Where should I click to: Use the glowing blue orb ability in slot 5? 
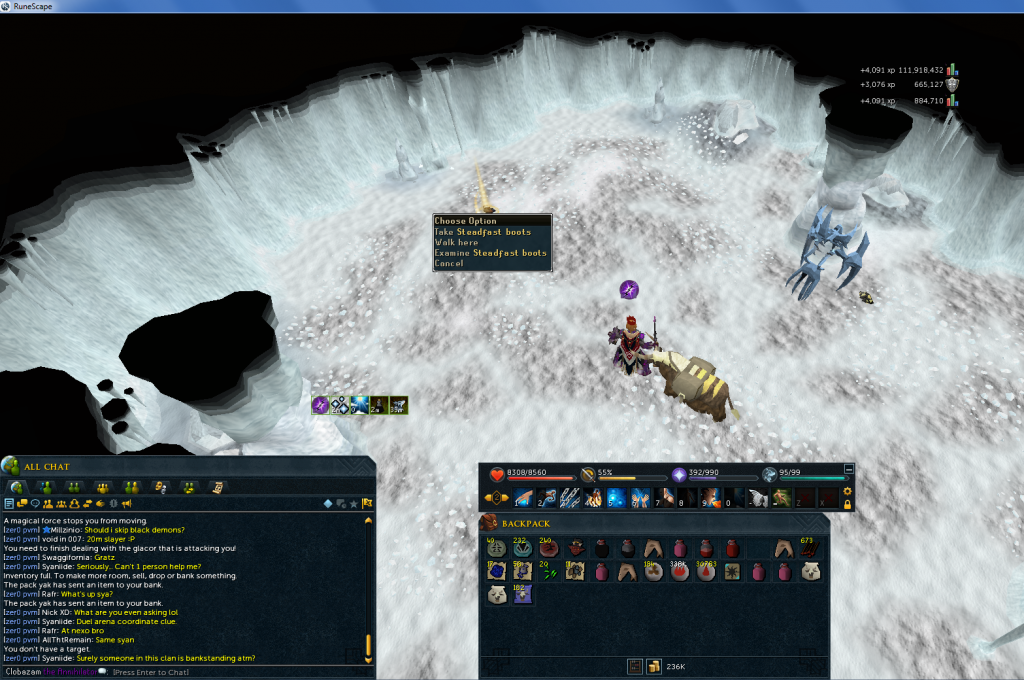[616, 498]
